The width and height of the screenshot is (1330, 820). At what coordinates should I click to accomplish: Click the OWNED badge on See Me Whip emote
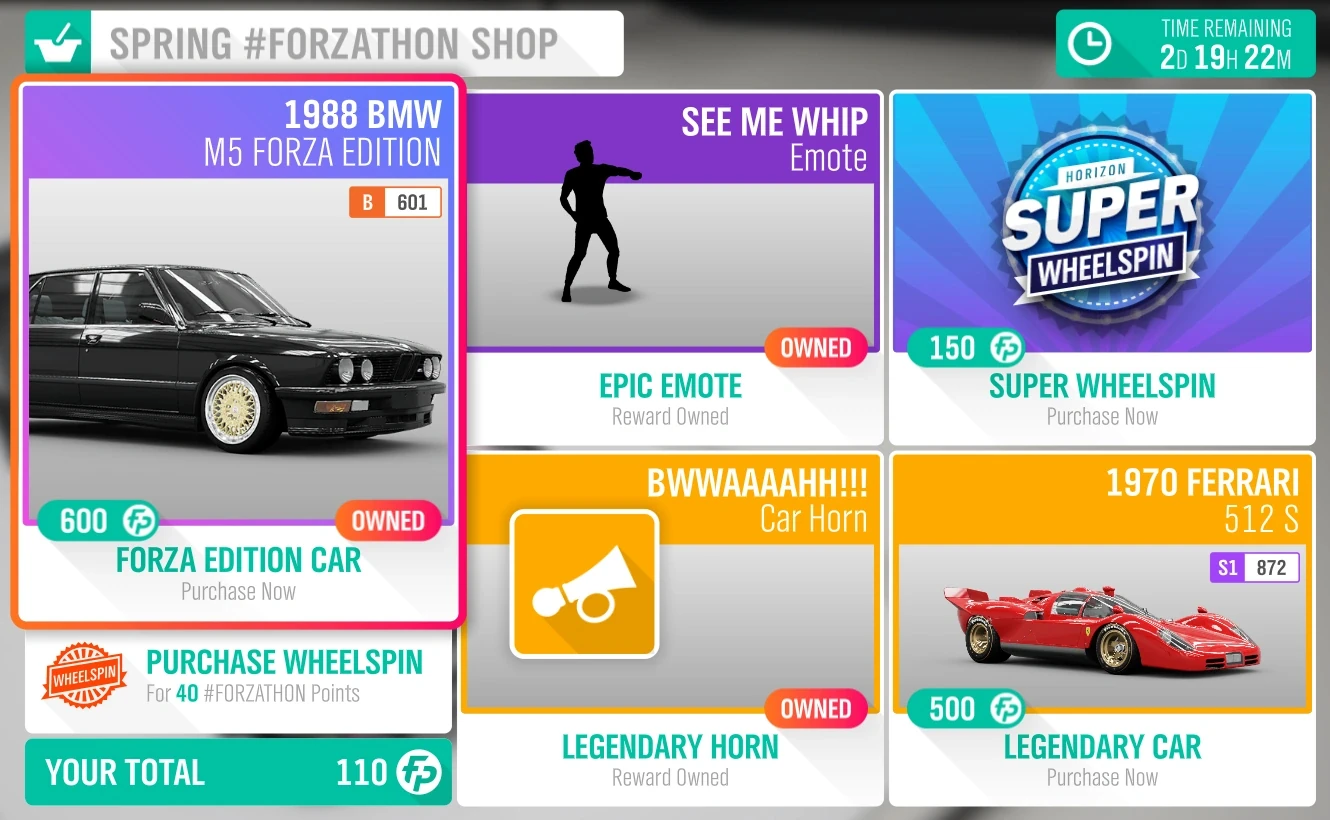(818, 348)
